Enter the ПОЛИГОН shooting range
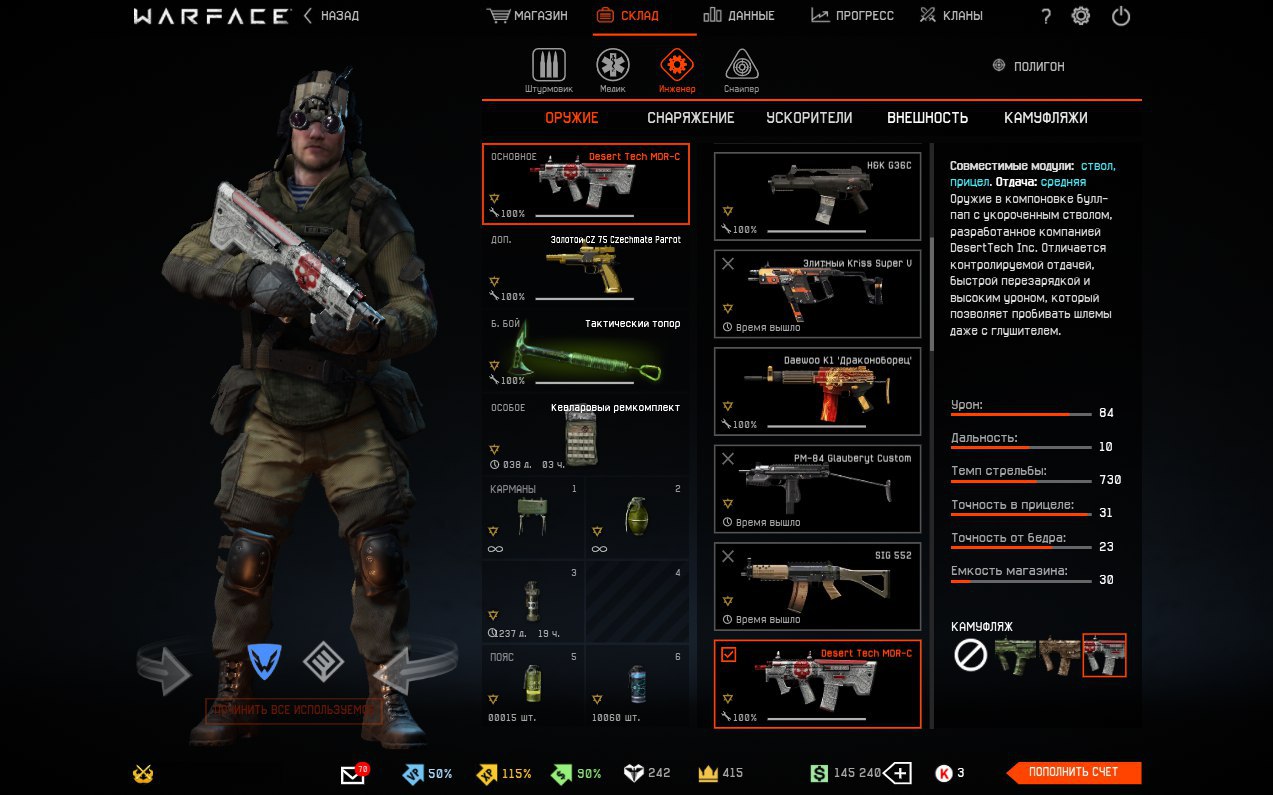The height and width of the screenshot is (795, 1273). [1028, 66]
